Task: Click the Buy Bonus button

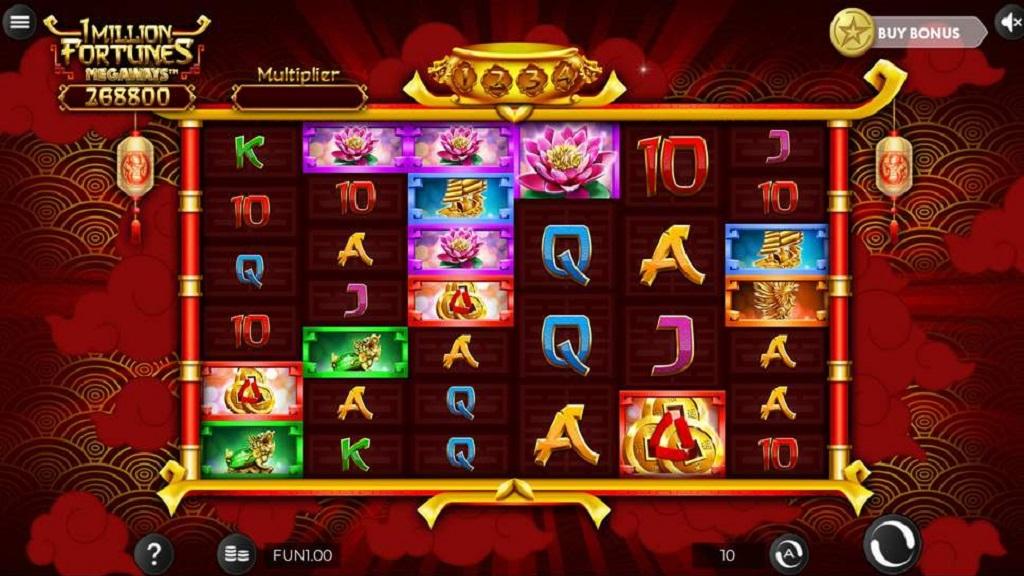Action: 908,32
